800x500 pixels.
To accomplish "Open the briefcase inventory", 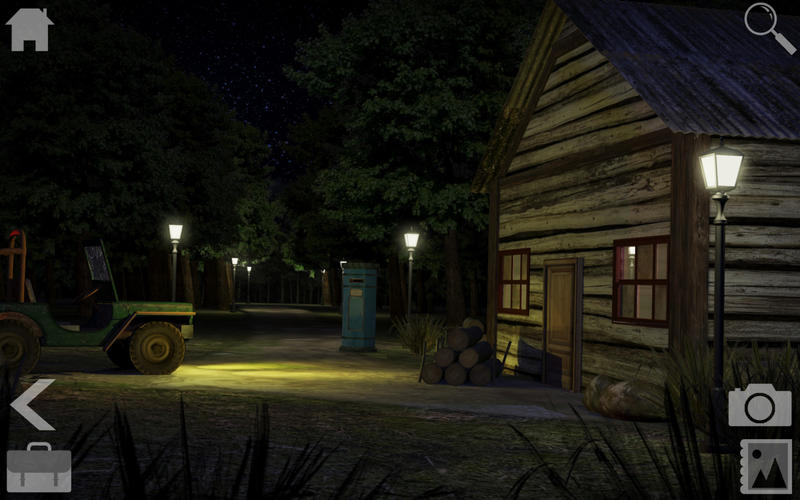I will tap(39, 467).
